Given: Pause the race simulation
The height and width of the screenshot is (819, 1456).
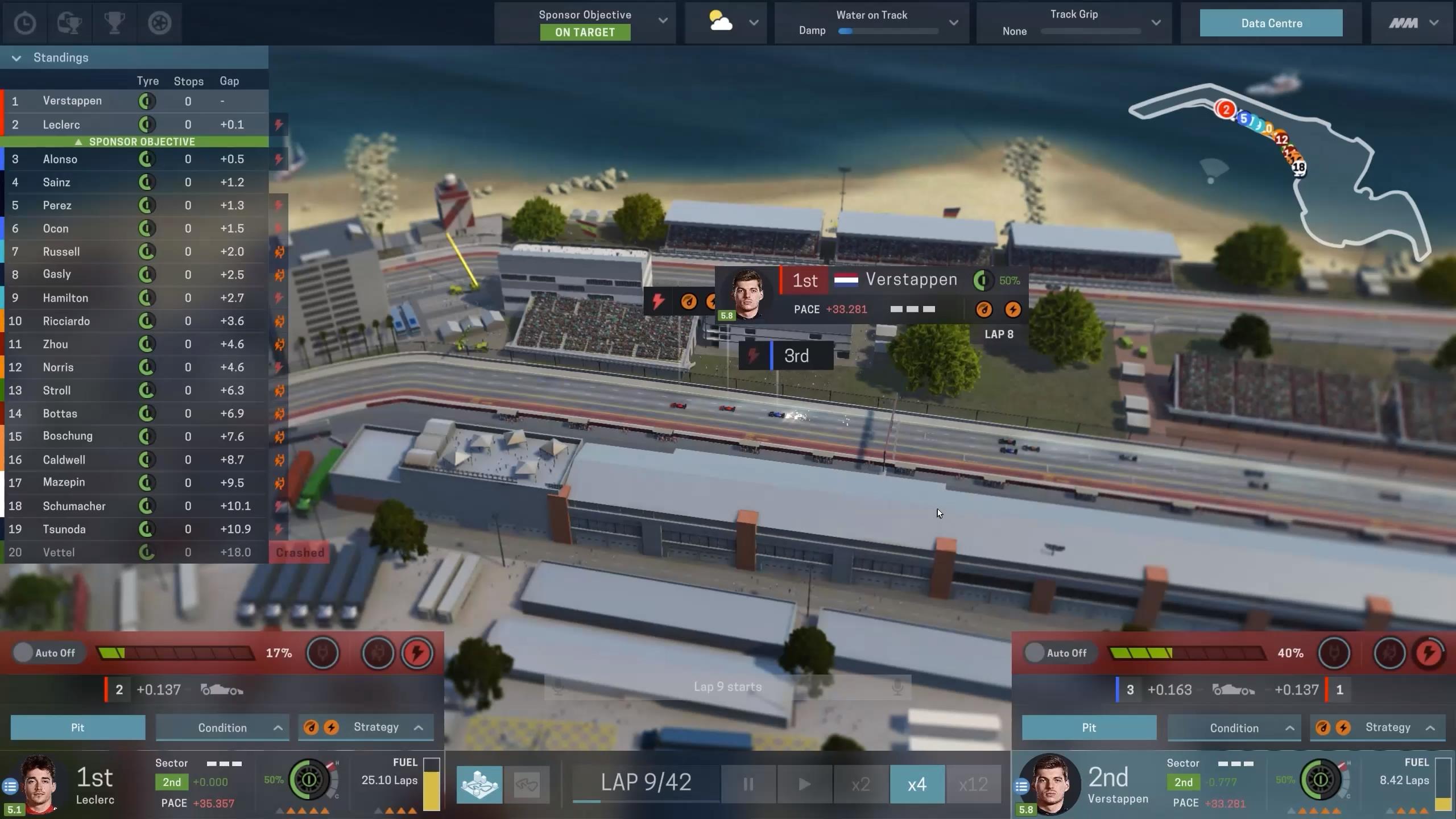Looking at the screenshot, I should pyautogui.click(x=748, y=784).
